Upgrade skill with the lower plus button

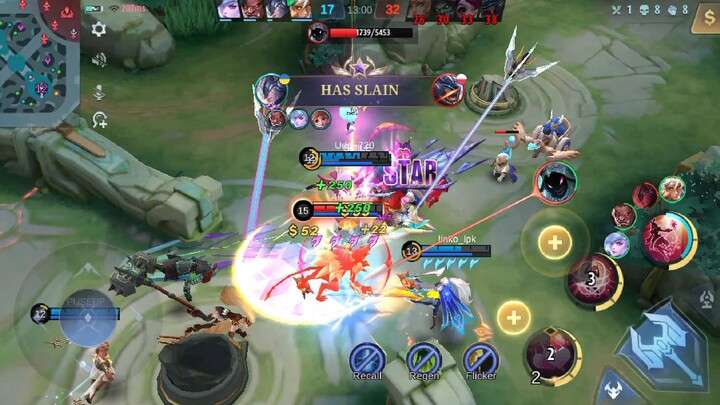(x=513, y=318)
